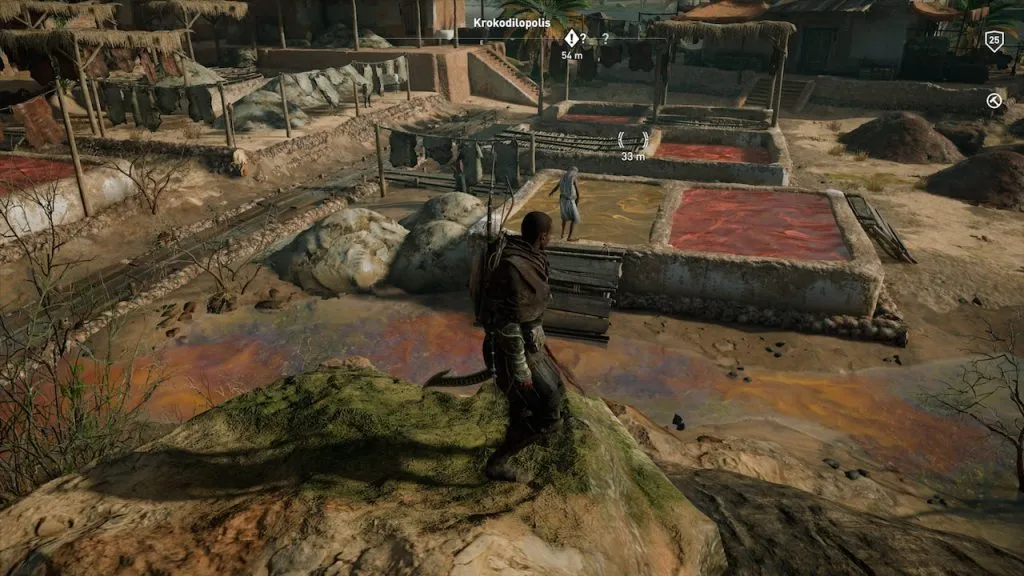
Task: Click the circular arrow ability icon
Action: tap(993, 100)
